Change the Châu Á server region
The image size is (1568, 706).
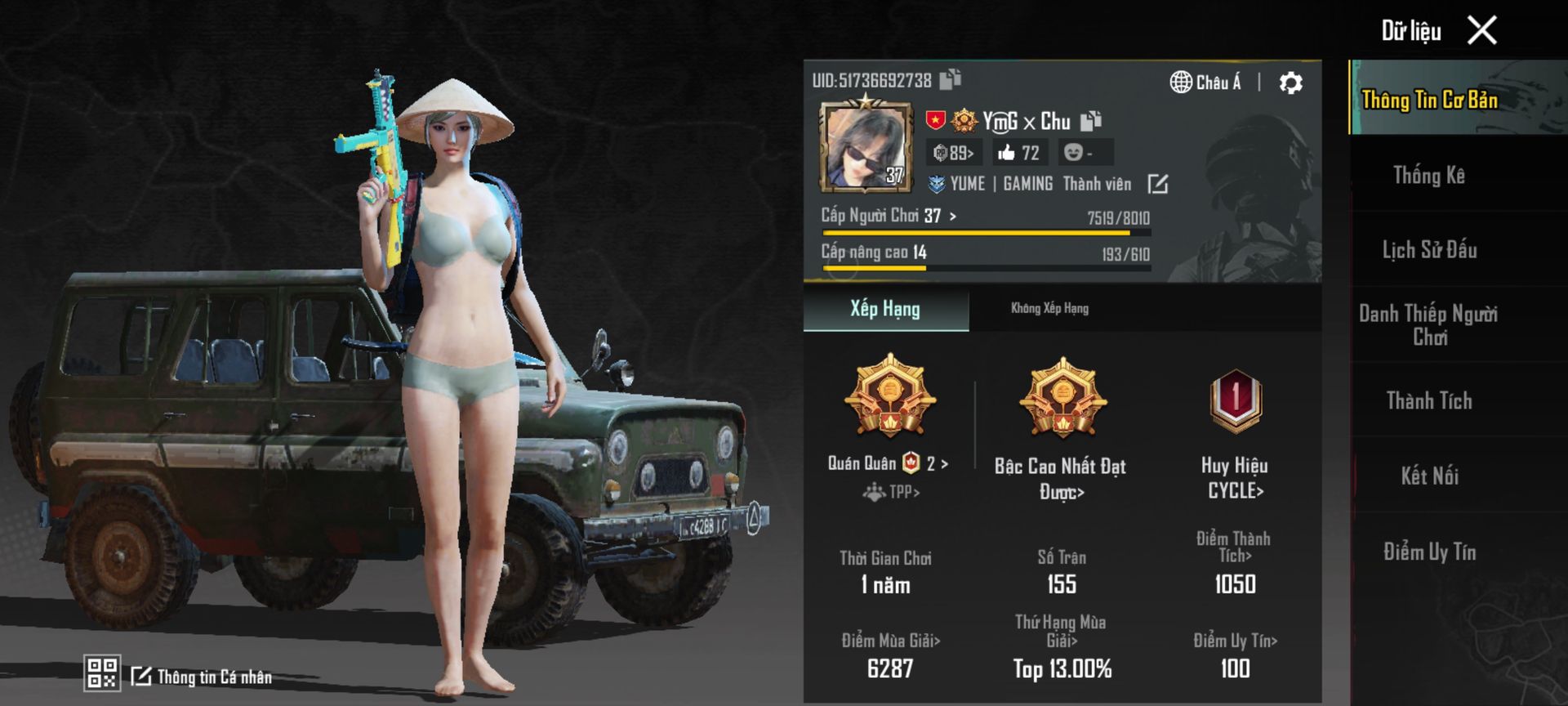(x=1205, y=83)
